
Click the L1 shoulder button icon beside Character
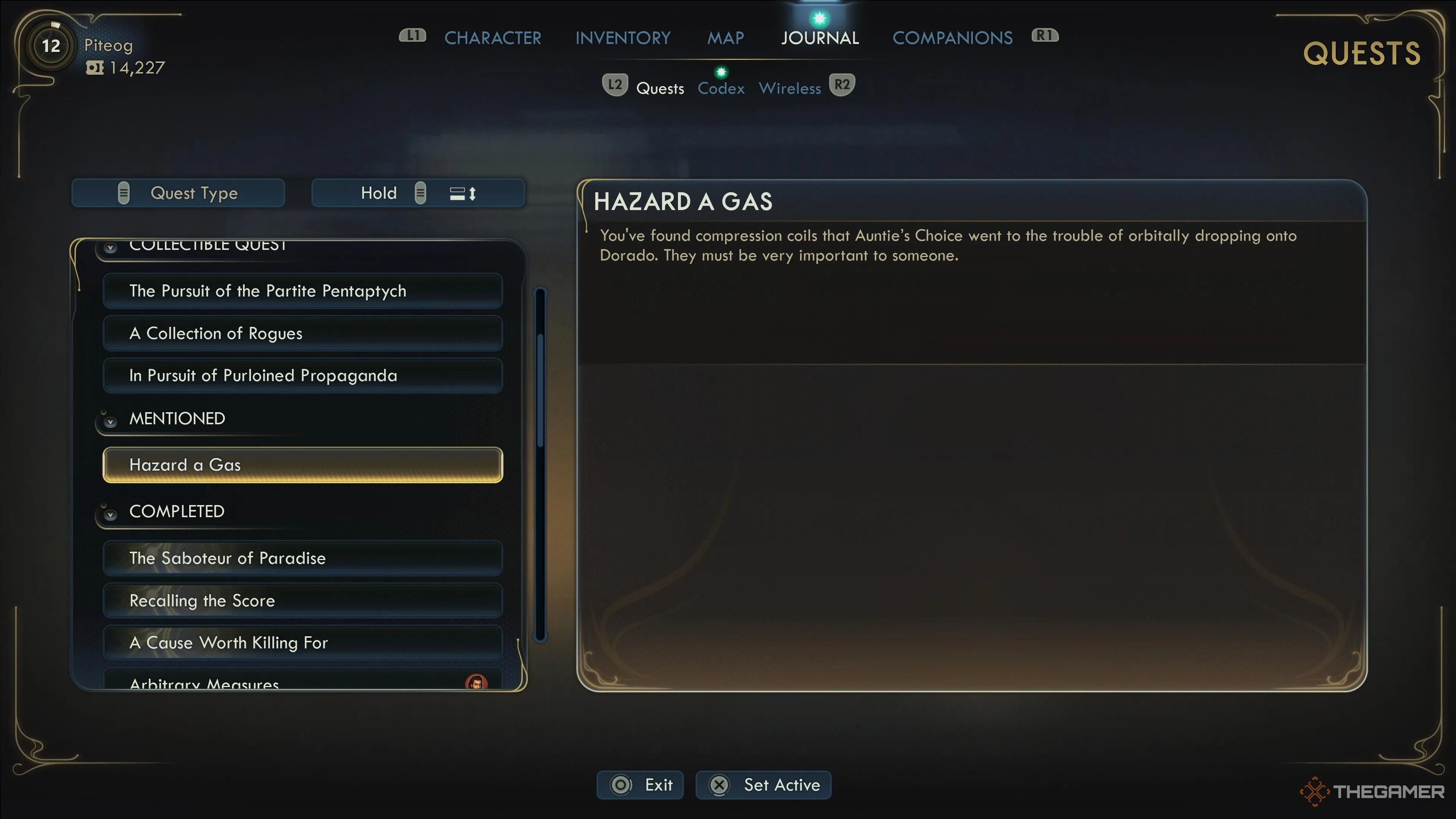pos(412,36)
